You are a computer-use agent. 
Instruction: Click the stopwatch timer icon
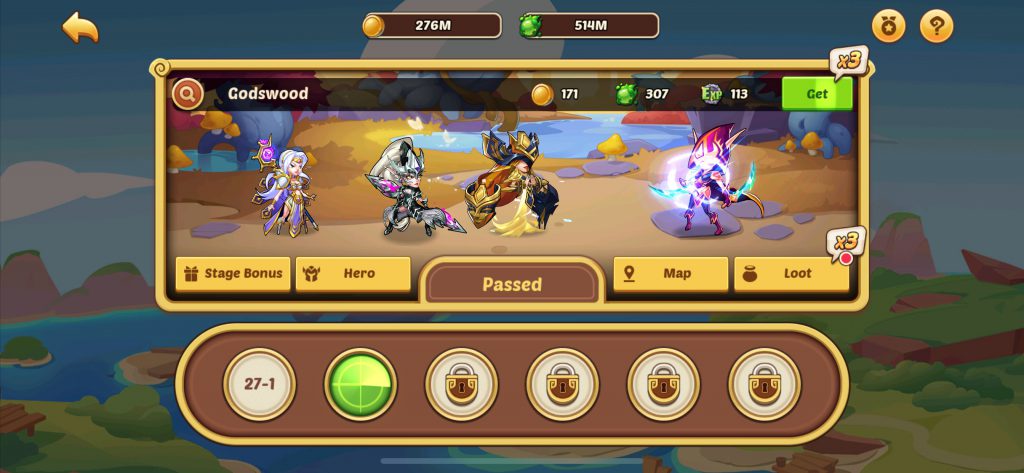click(x=888, y=27)
